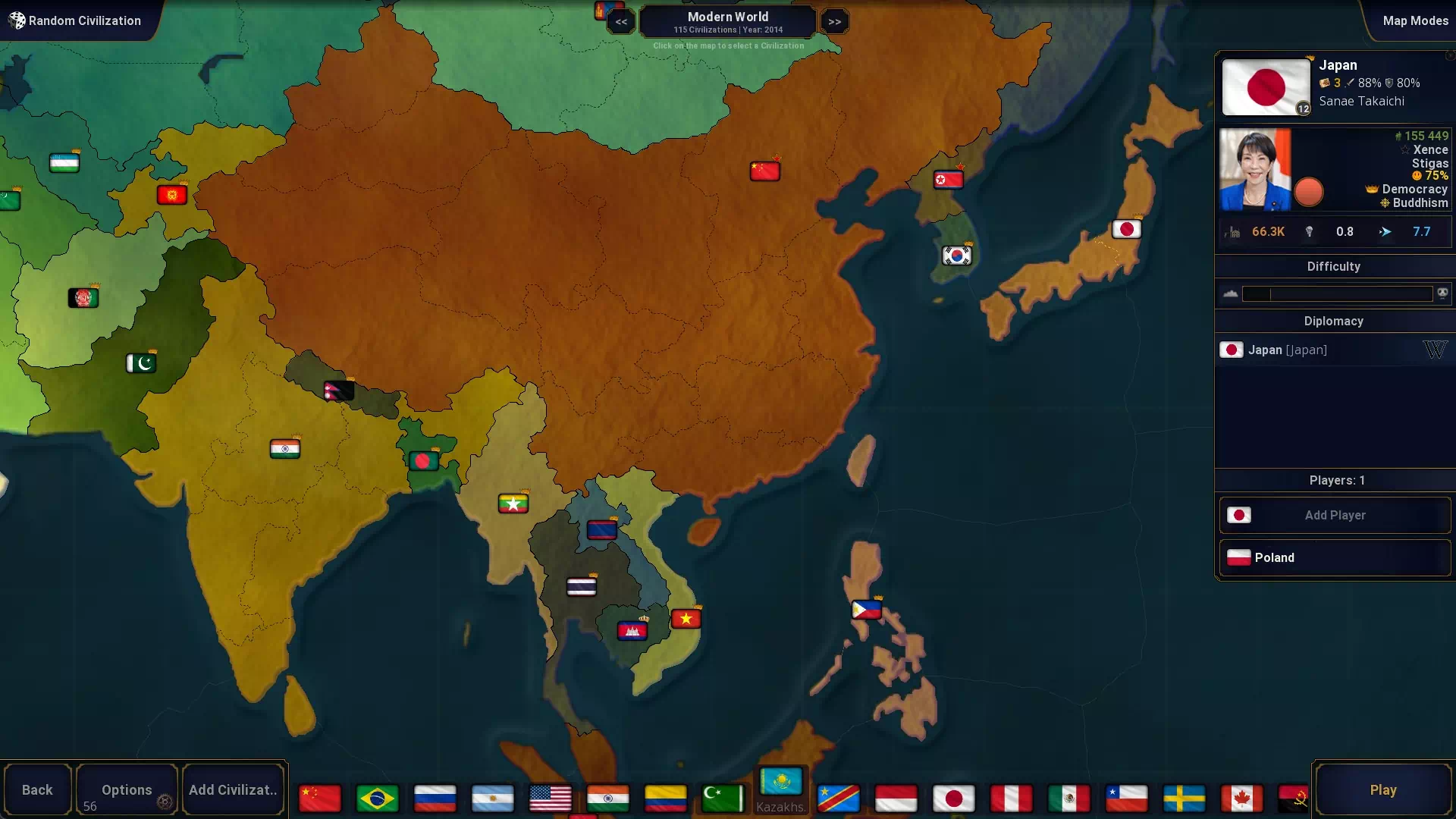This screenshot has height=819, width=1456.
Task: Open the Map Modes selector
Action: (x=1417, y=20)
